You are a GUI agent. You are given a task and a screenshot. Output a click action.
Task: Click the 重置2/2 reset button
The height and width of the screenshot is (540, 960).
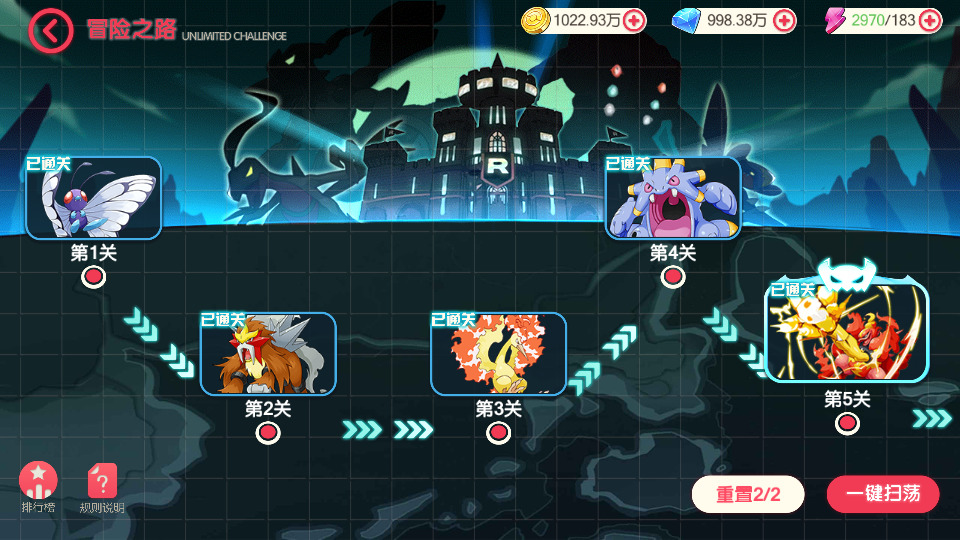click(x=748, y=494)
